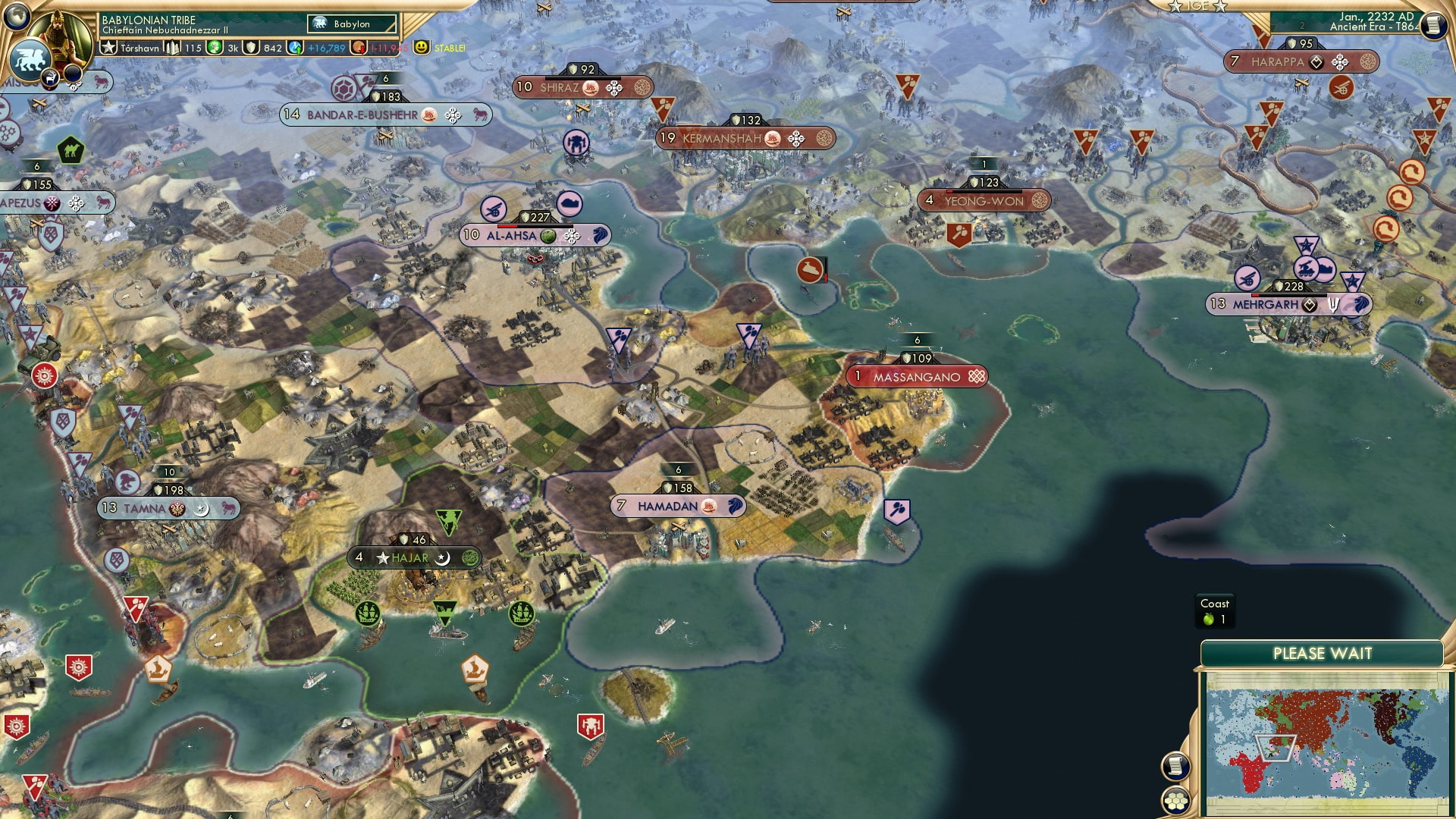Click the hex grid overlay icon near minimap
This screenshot has height=819, width=1456.
[x=1175, y=801]
